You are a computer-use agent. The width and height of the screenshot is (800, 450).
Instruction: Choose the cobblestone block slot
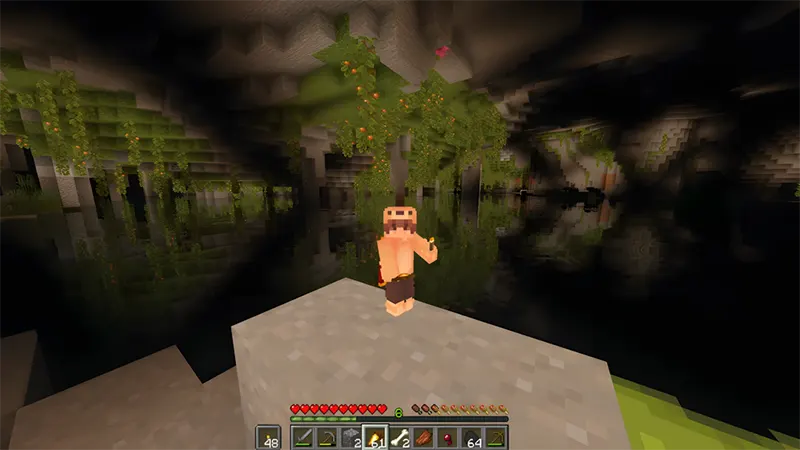coord(350,436)
